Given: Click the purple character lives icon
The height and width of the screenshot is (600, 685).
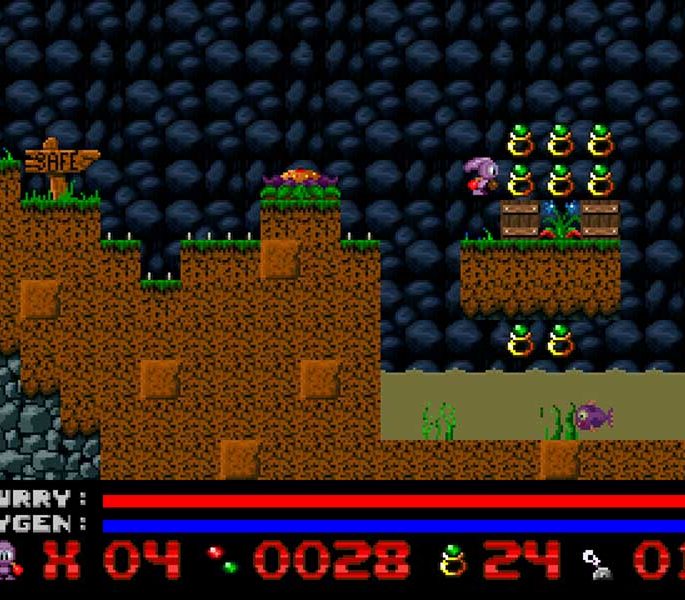Looking at the screenshot, I should click(x=8, y=560).
